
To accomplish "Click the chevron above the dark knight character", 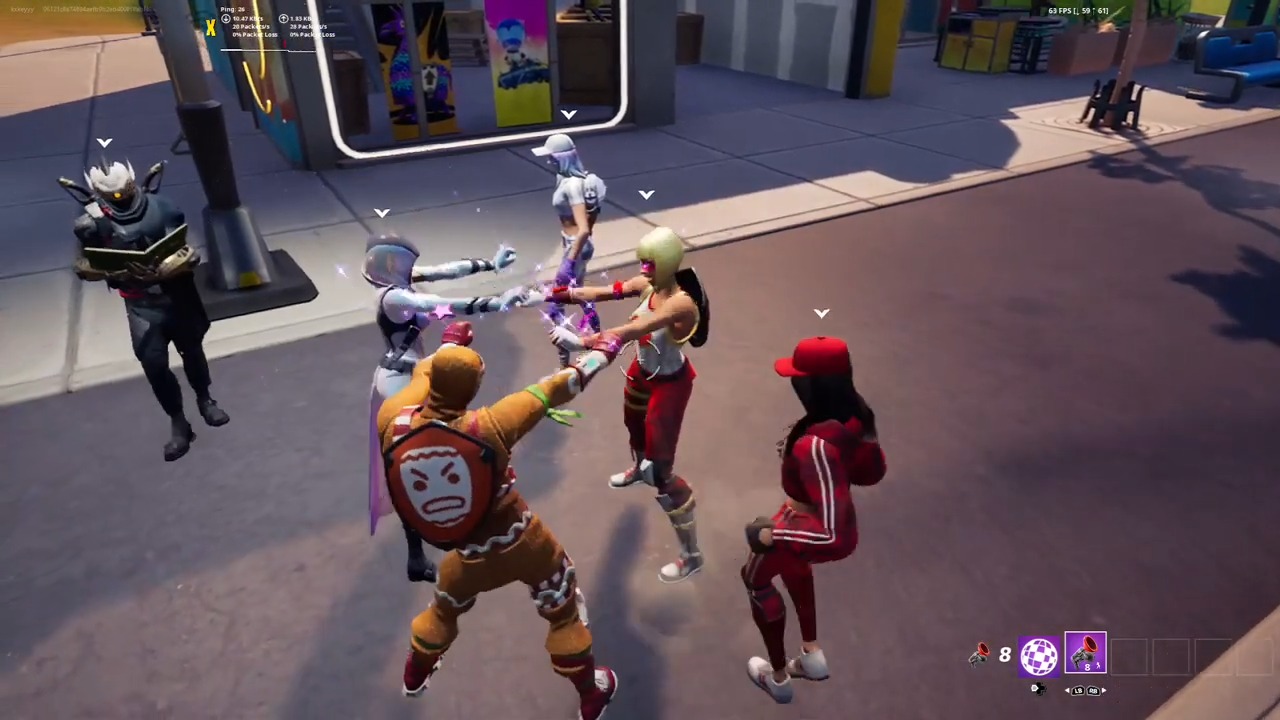I will tap(105, 142).
